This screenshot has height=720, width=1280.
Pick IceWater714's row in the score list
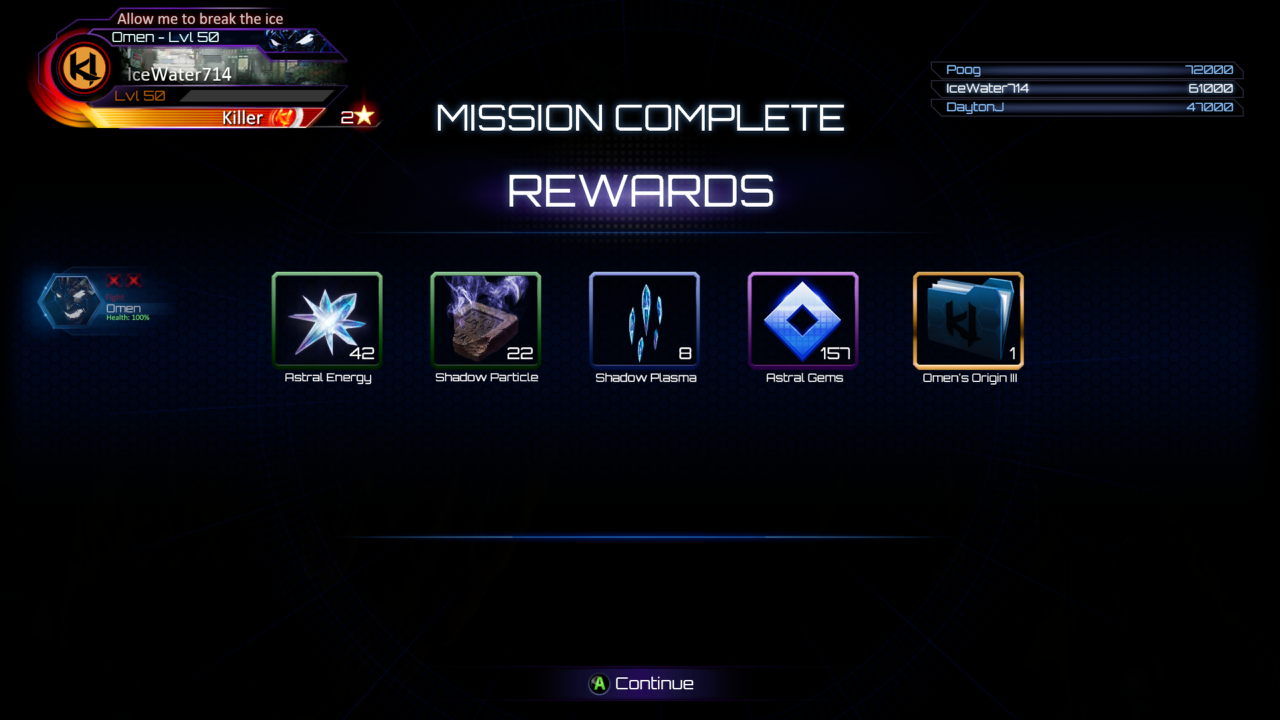(1087, 88)
